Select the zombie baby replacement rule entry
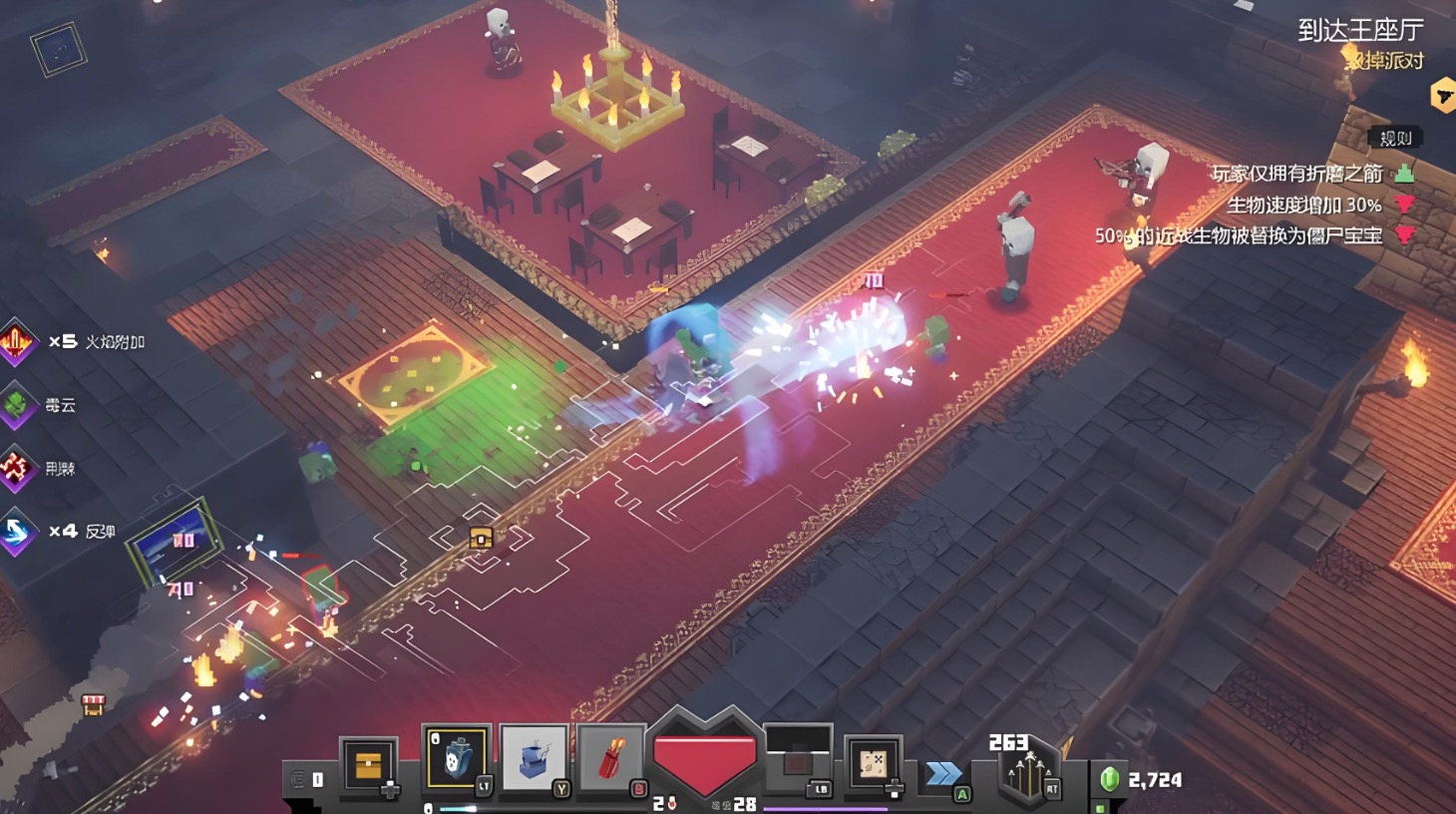Image resolution: width=1456 pixels, height=814 pixels. pyautogui.click(x=1239, y=236)
